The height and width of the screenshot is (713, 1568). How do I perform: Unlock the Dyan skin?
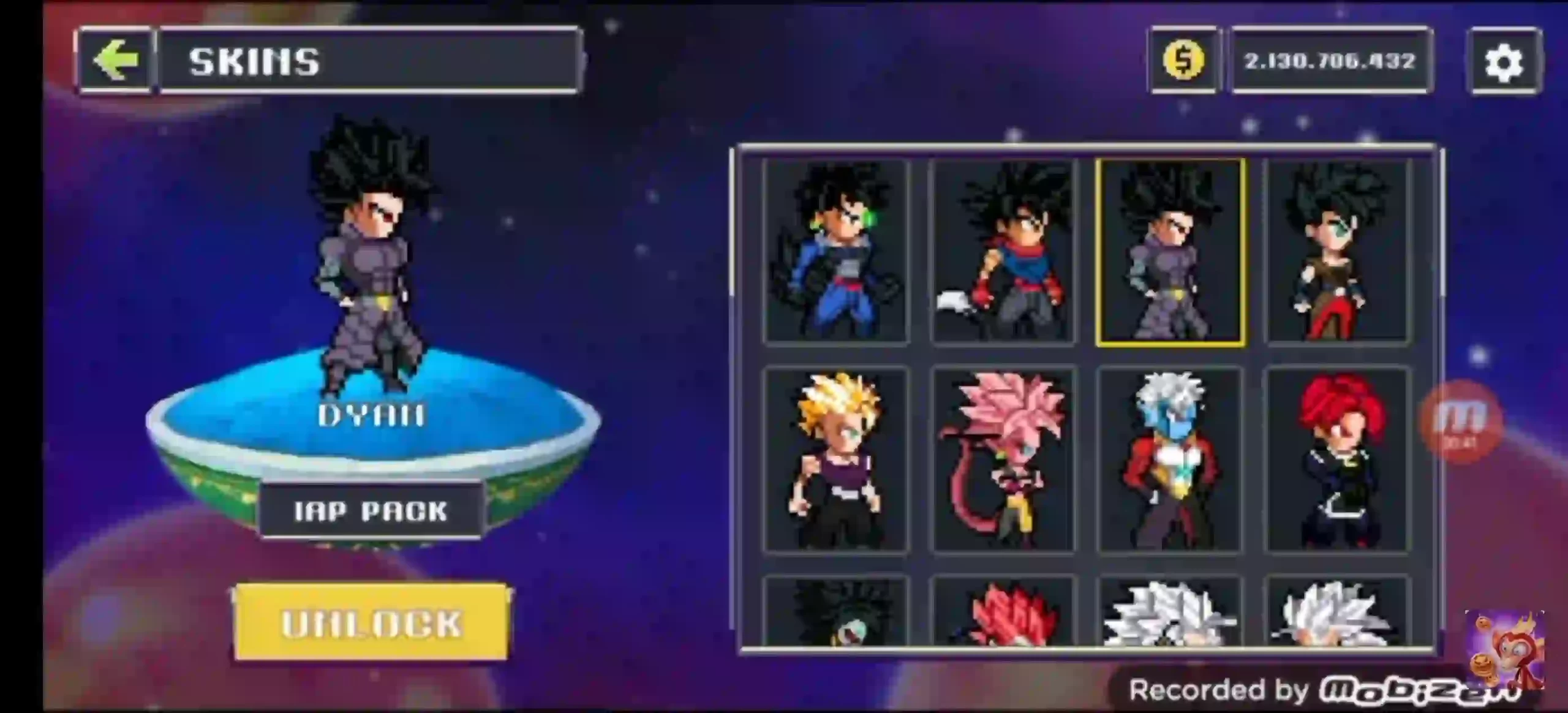pyautogui.click(x=371, y=623)
